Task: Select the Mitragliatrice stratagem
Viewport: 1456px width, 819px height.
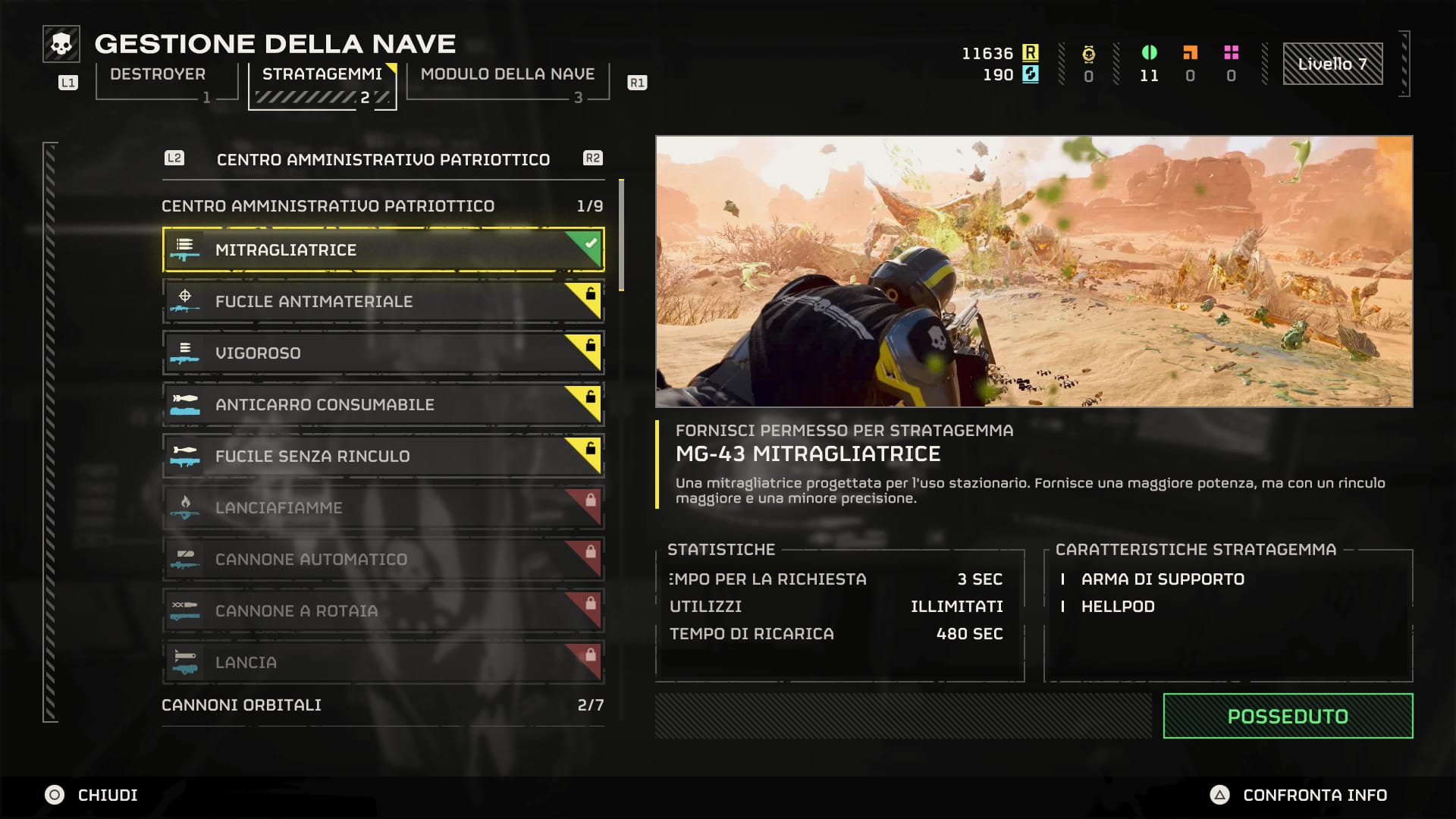Action: coord(383,249)
